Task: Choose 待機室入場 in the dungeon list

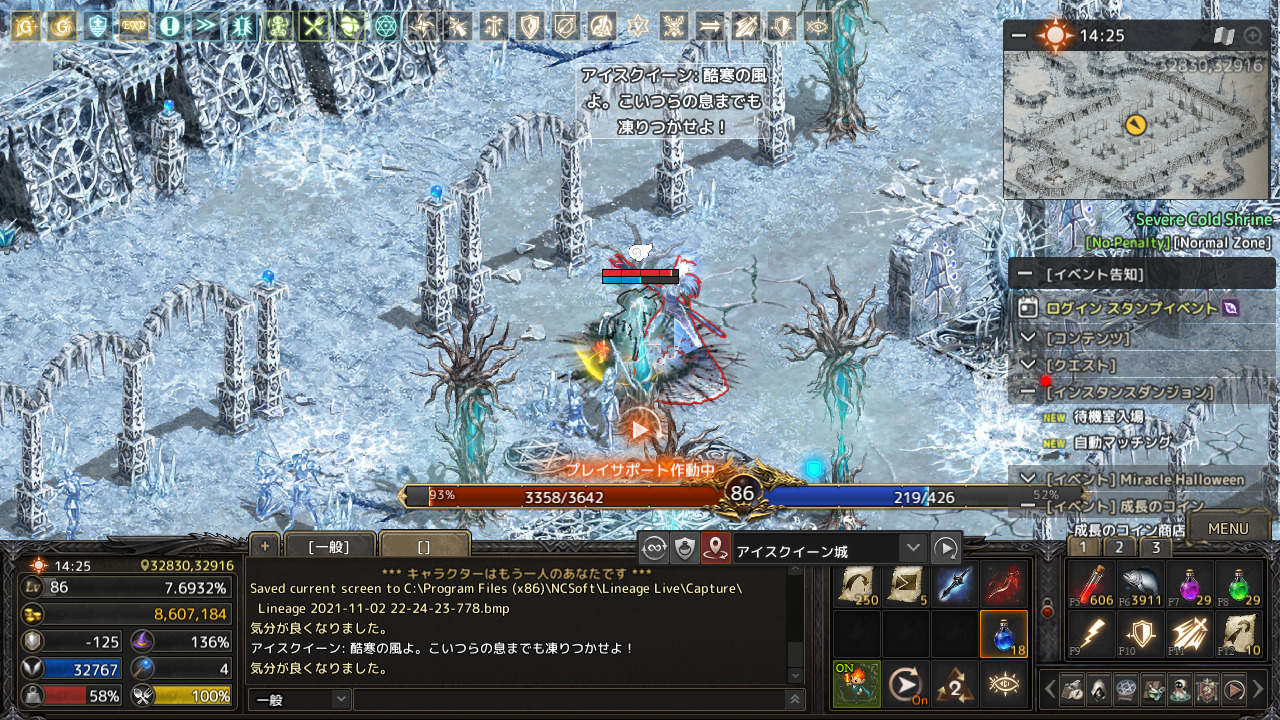Action: (1107, 416)
